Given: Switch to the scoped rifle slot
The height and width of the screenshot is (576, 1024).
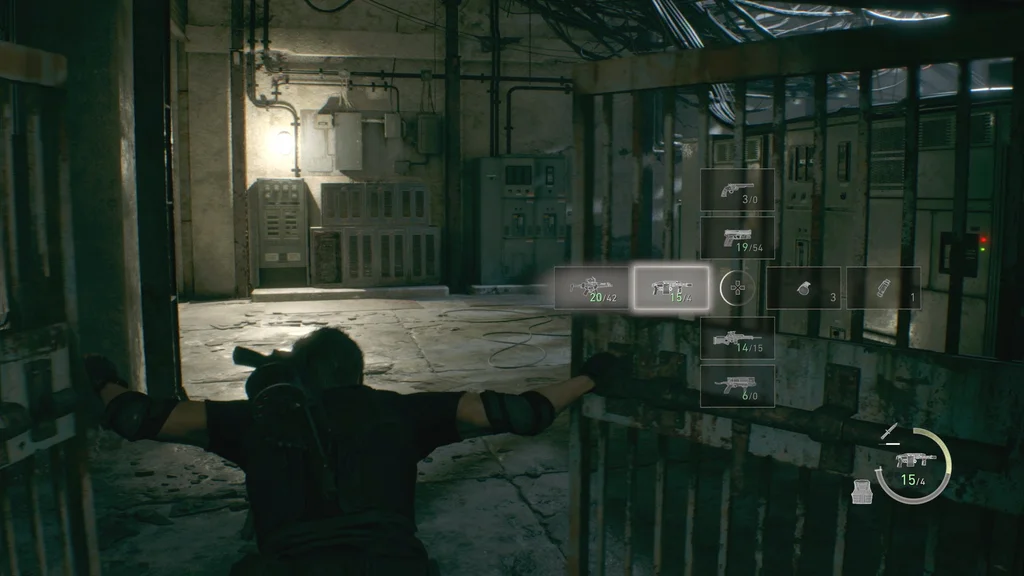Looking at the screenshot, I should click(x=737, y=338).
